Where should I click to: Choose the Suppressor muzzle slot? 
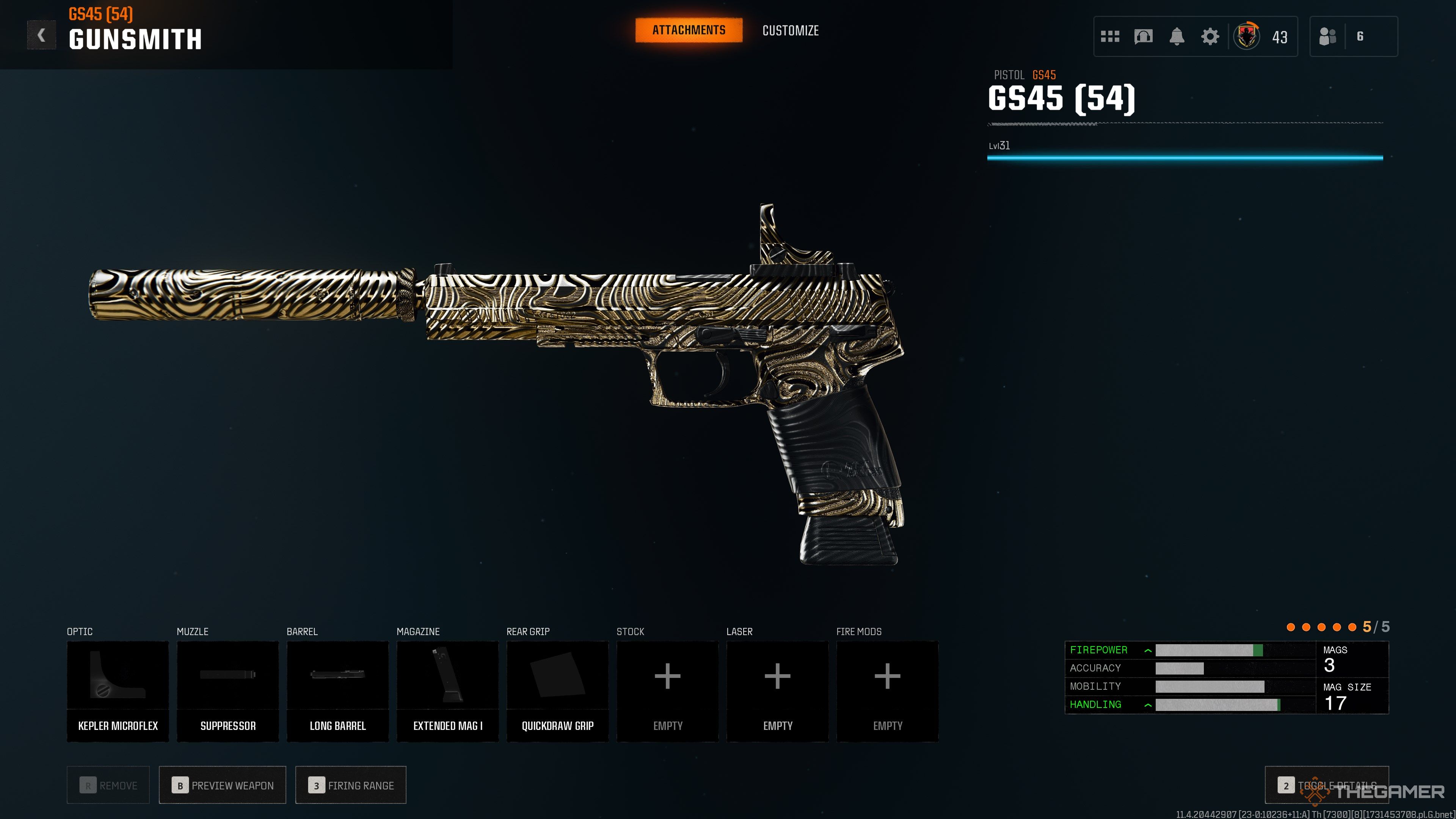pos(228,691)
